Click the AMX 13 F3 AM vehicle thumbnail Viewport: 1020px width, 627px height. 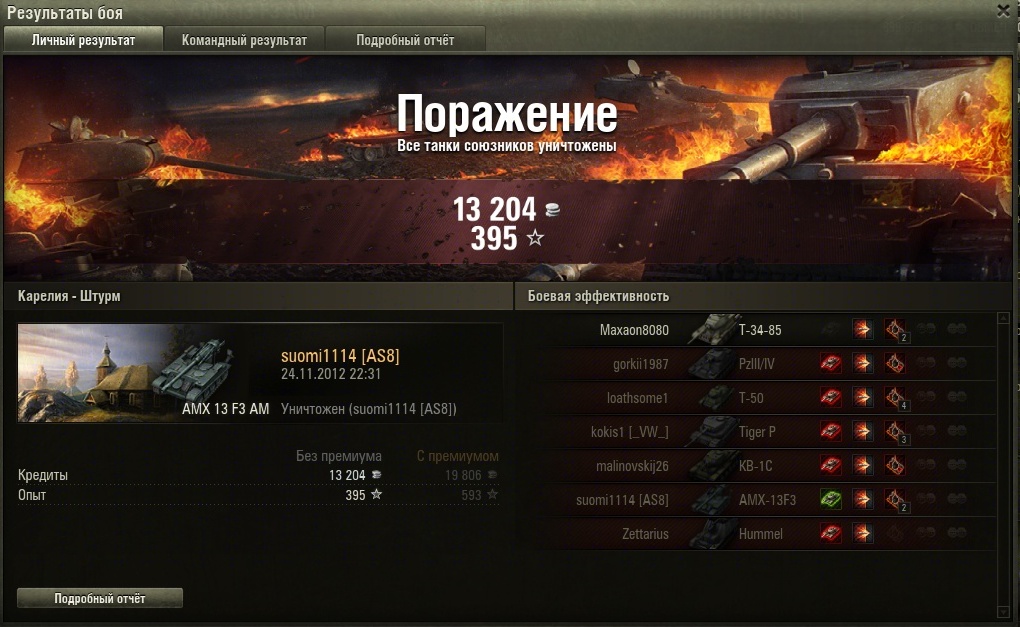[143, 372]
